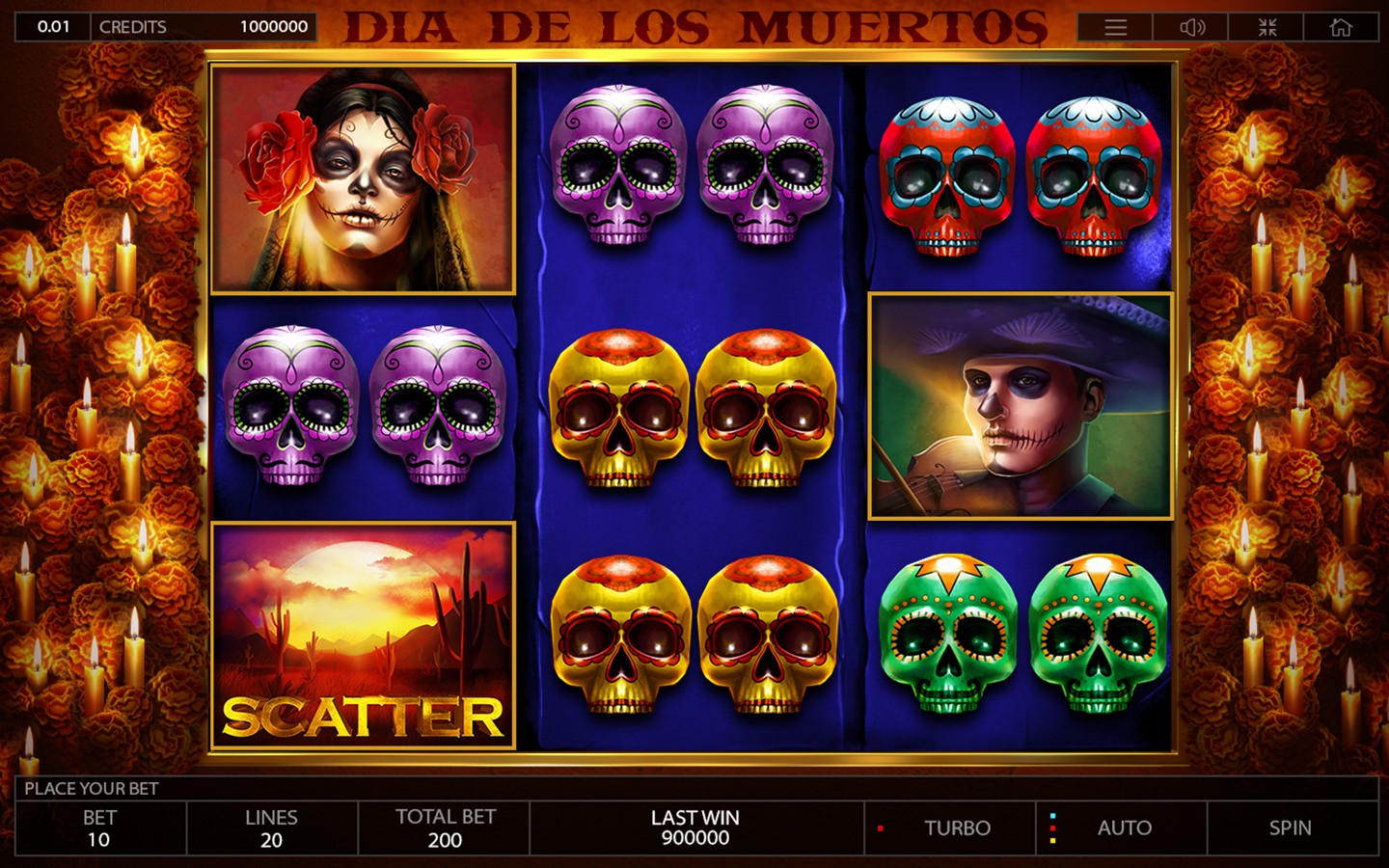This screenshot has height=868, width=1389.
Task: Toggle the sound speaker icon
Action: pos(1191,27)
